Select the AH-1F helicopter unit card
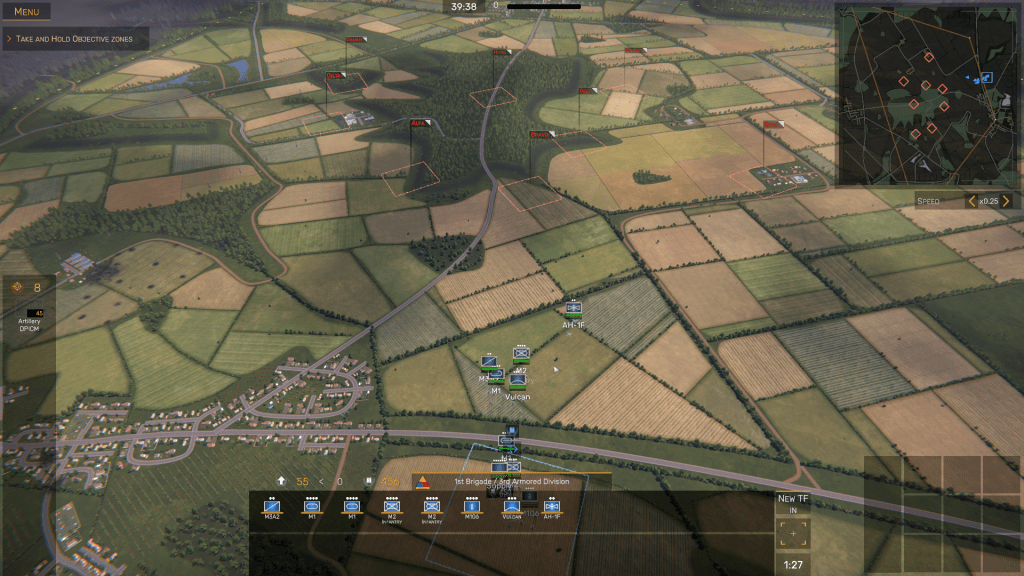 552,507
